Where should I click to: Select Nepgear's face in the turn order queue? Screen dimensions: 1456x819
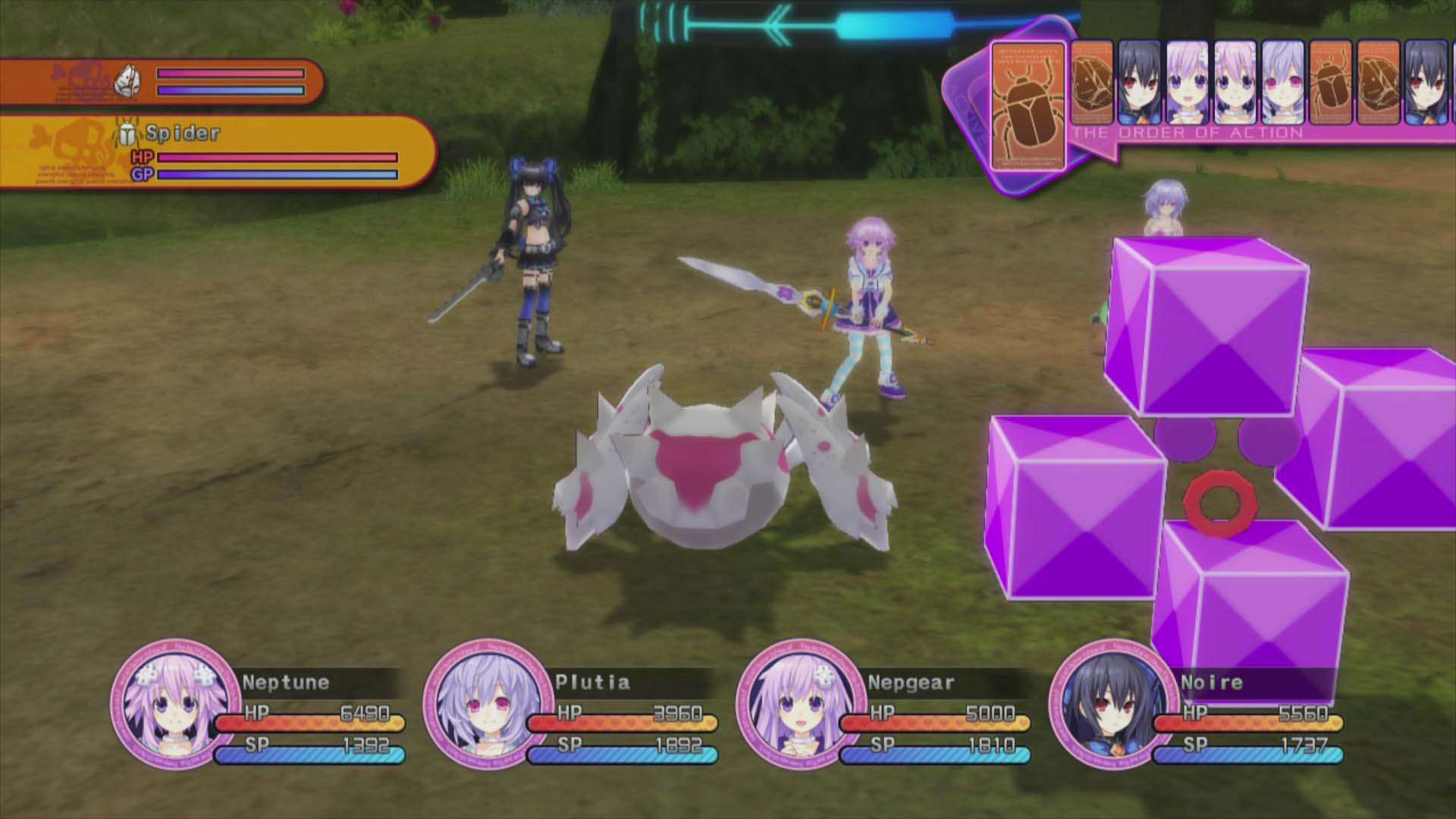[1188, 83]
